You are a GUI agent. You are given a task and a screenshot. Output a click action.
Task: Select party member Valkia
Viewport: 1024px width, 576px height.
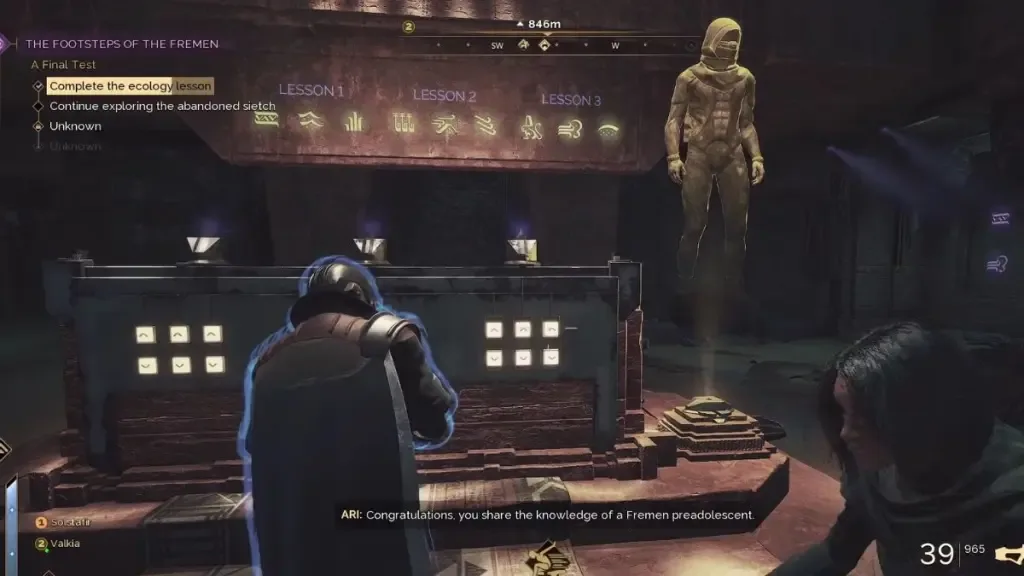pos(65,544)
